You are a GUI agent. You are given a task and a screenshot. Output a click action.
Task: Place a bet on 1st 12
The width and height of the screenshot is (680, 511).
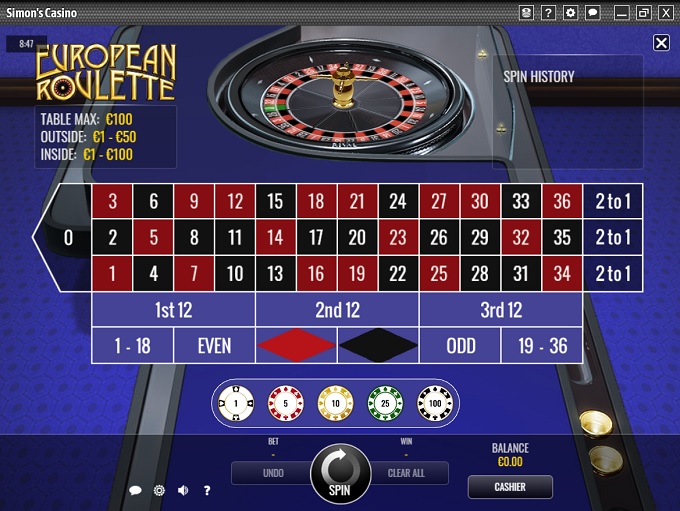[x=173, y=310]
